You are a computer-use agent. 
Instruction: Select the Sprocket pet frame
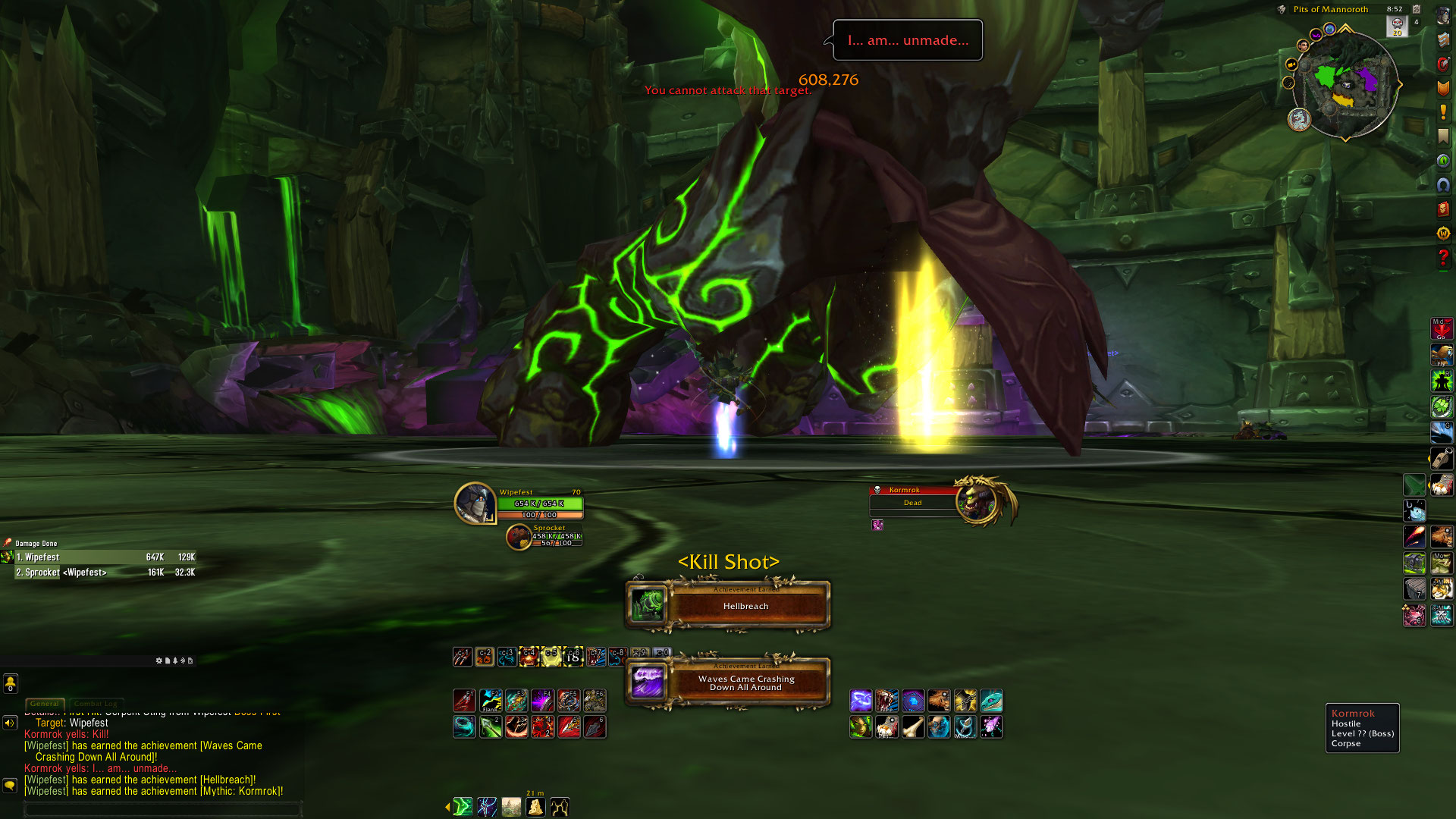(x=544, y=536)
